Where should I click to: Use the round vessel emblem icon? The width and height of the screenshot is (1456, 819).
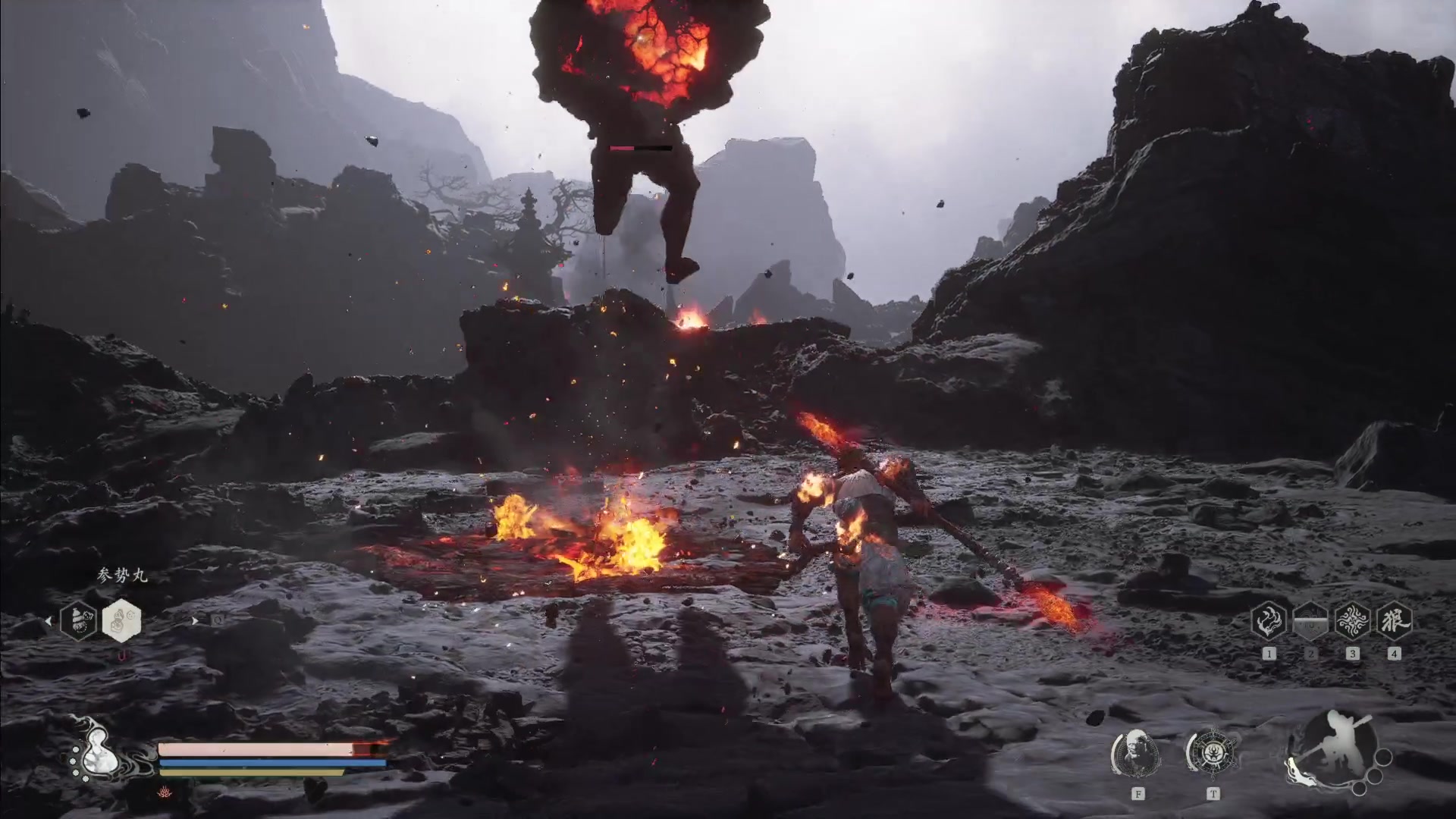pos(1212,754)
